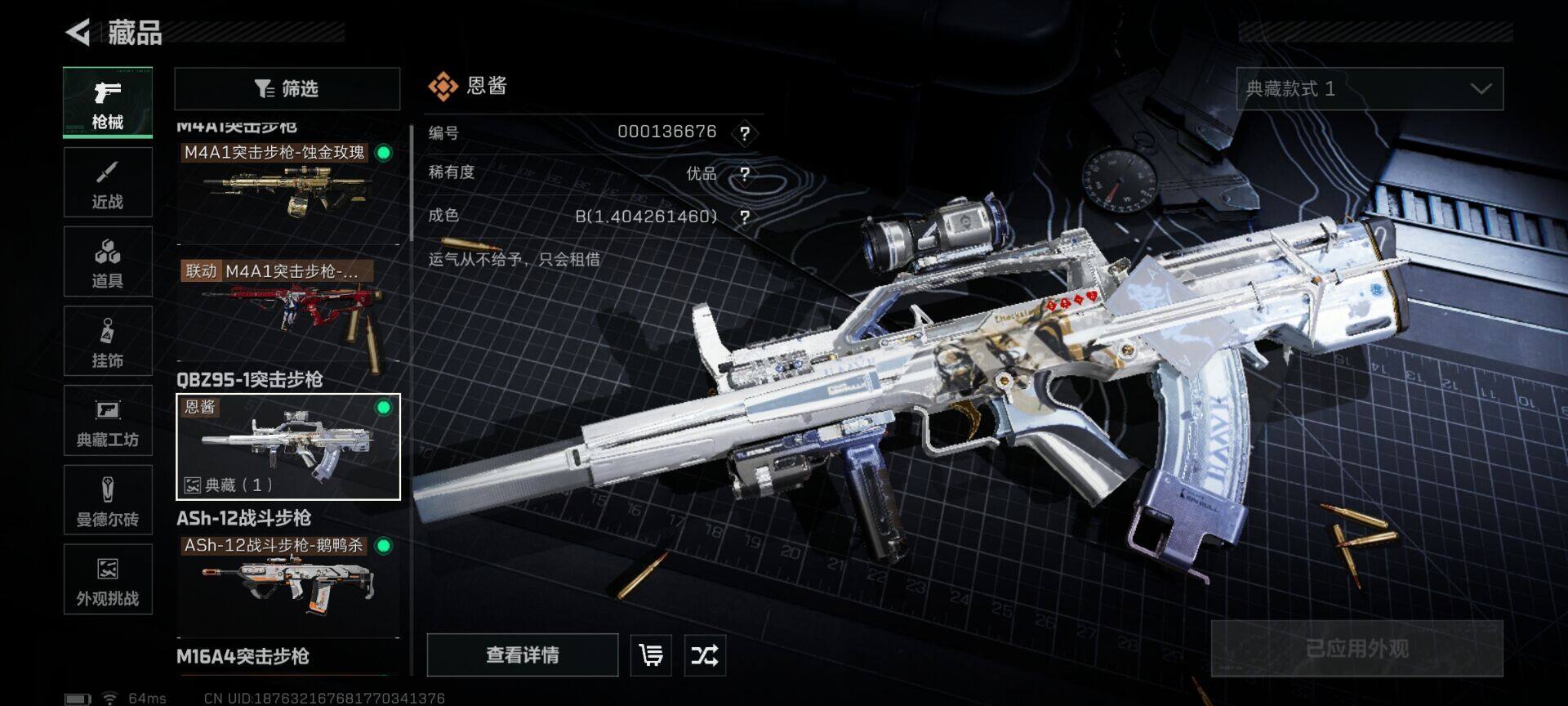This screenshot has height=706, width=1568.
Task: Open the 外观挑战 appearance challenge tab
Action: 108,579
